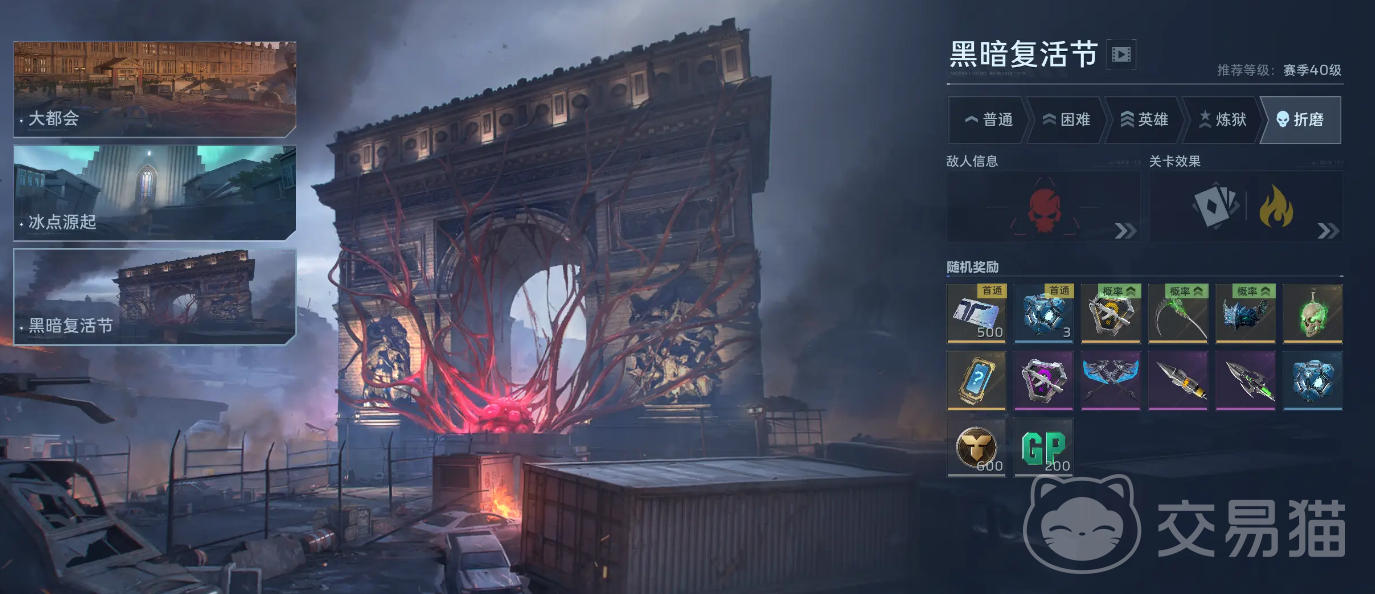The height and width of the screenshot is (594, 1375).
Task: Inspect the green glowing skull pendant reward
Action: coord(1312,312)
